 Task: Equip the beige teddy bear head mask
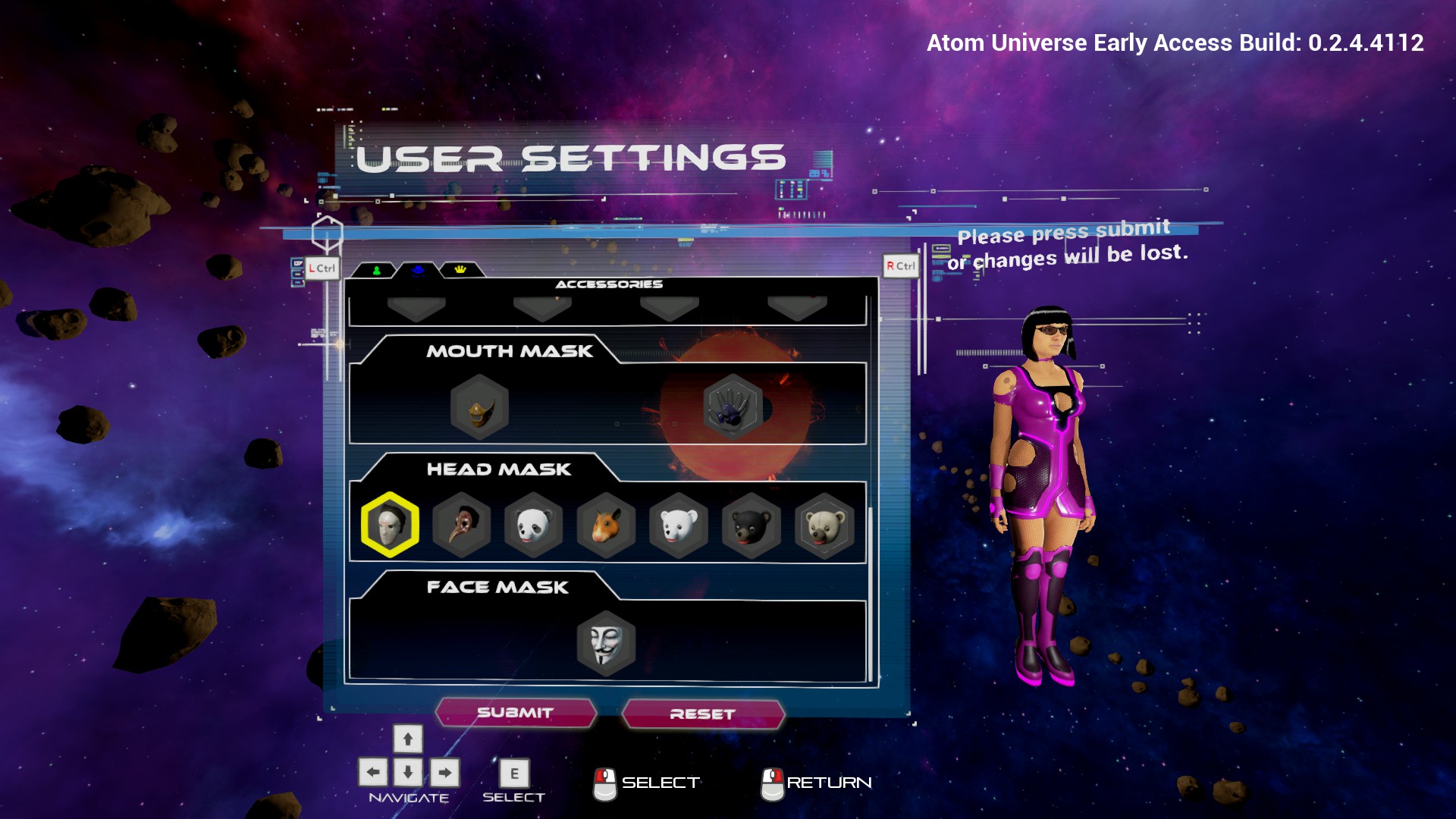click(x=824, y=525)
